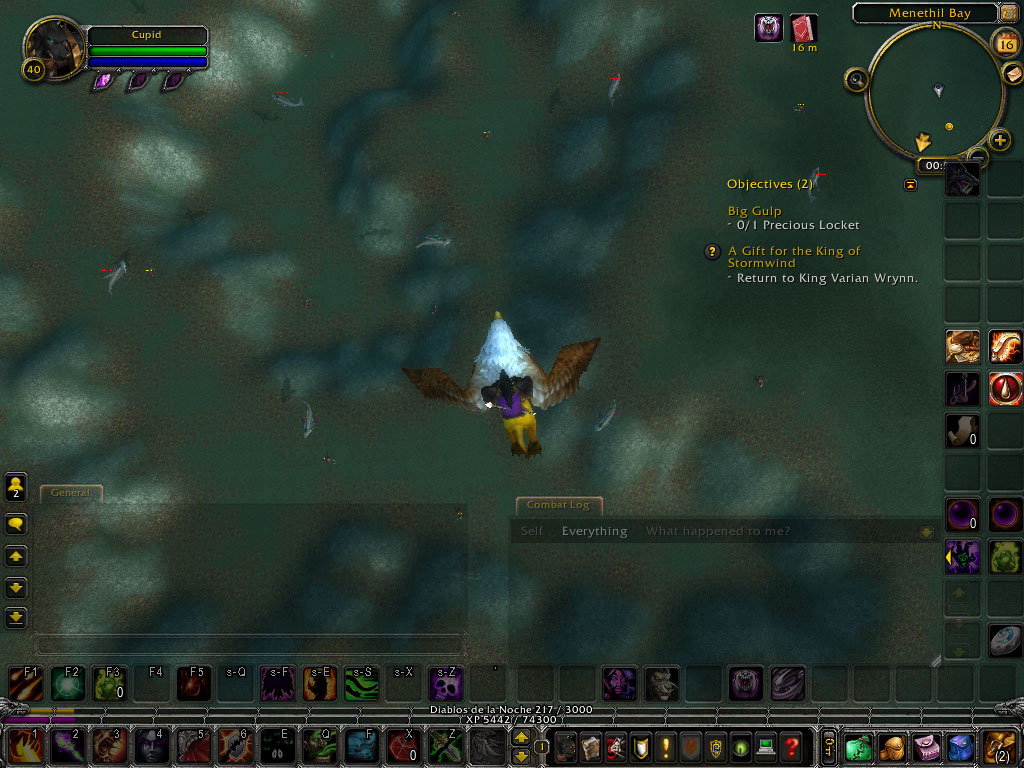
Task: Open the red question mark help button
Action: pyautogui.click(x=791, y=747)
